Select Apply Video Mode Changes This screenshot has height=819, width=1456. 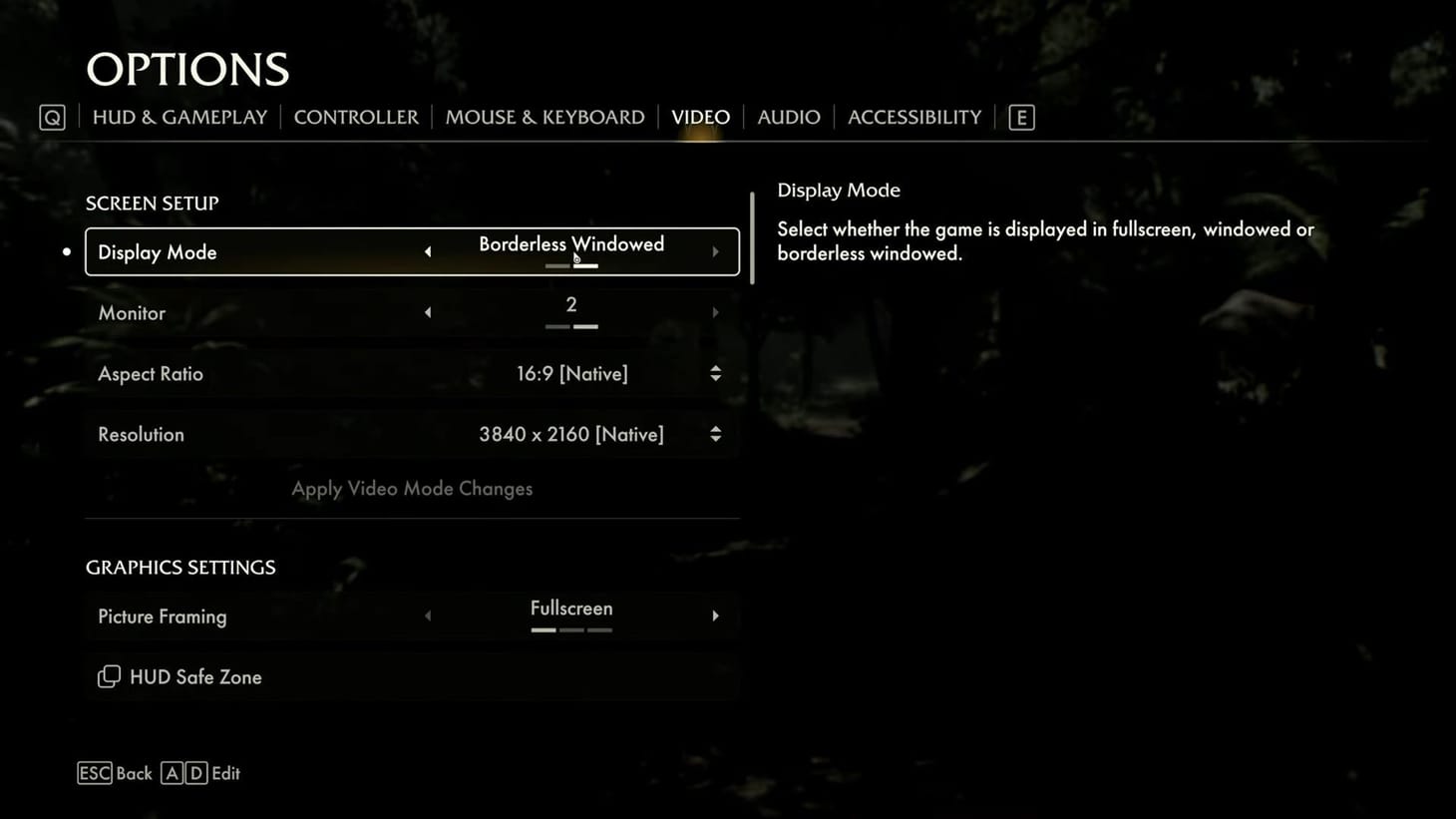pos(412,488)
